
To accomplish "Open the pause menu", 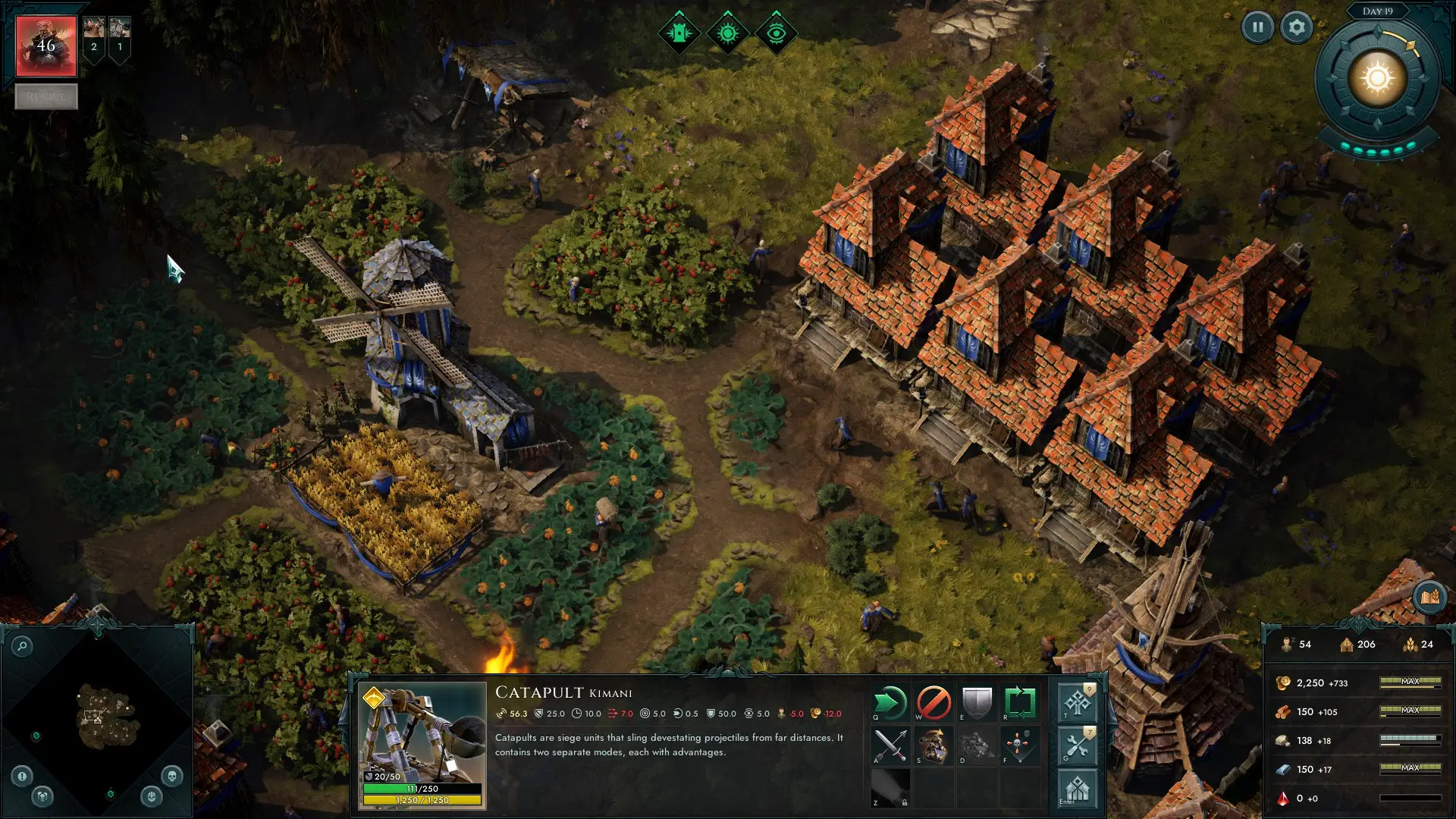I will coord(1258,29).
